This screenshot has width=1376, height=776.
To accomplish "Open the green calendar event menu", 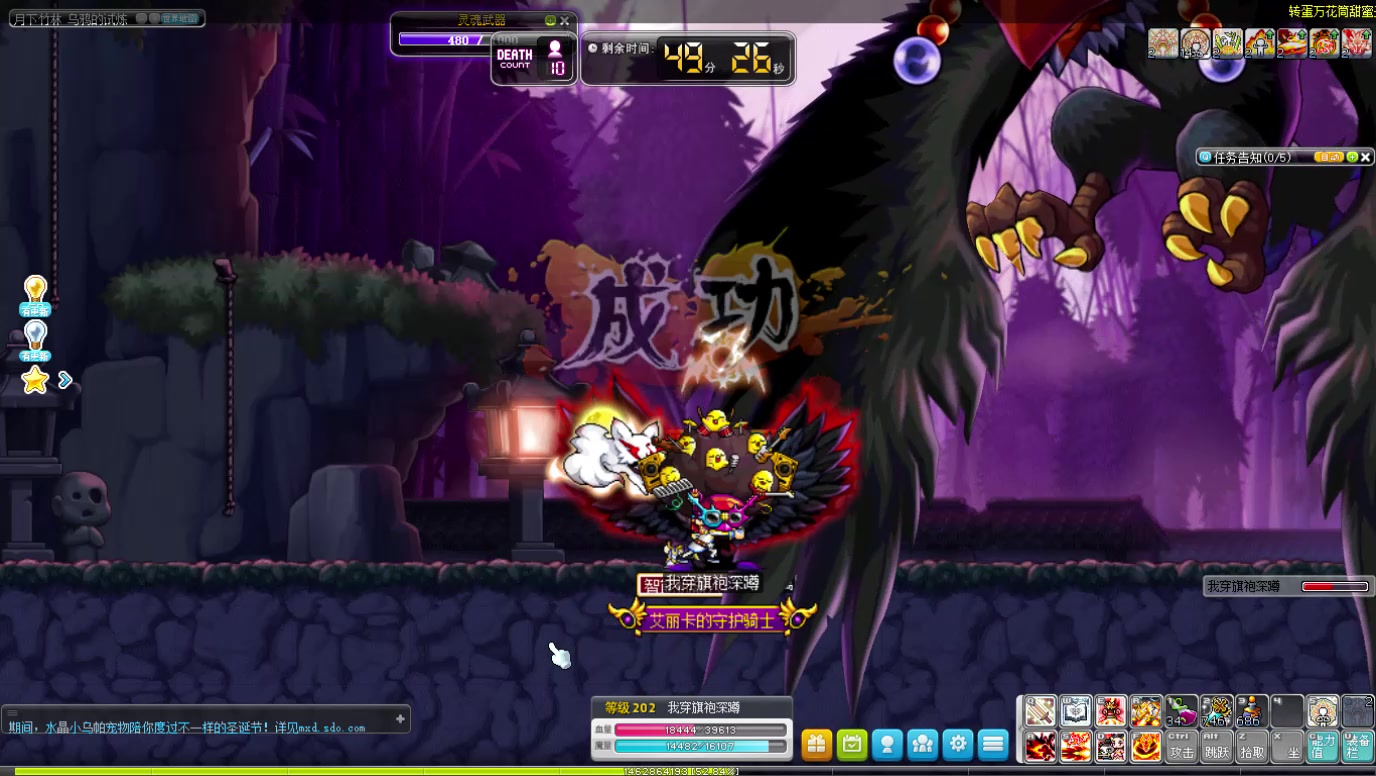I will pyautogui.click(x=852, y=744).
